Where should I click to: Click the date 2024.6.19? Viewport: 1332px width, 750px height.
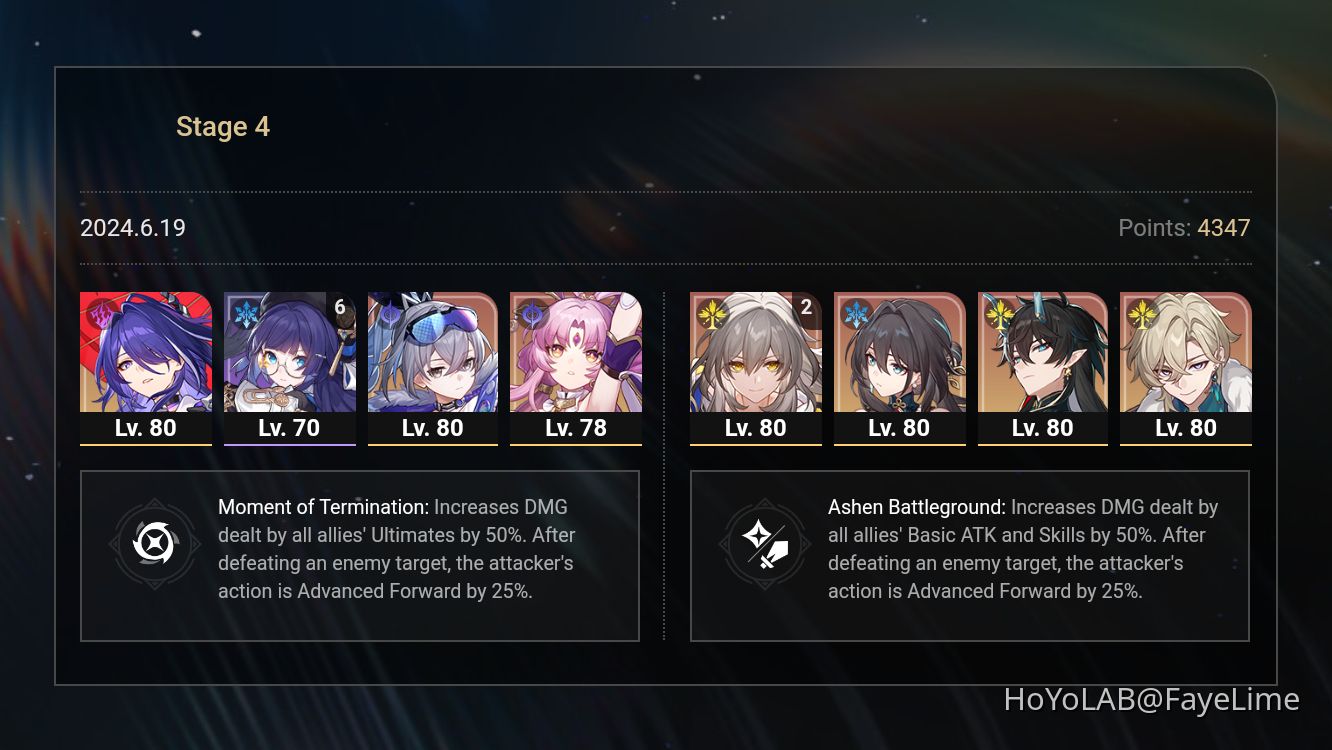point(132,228)
